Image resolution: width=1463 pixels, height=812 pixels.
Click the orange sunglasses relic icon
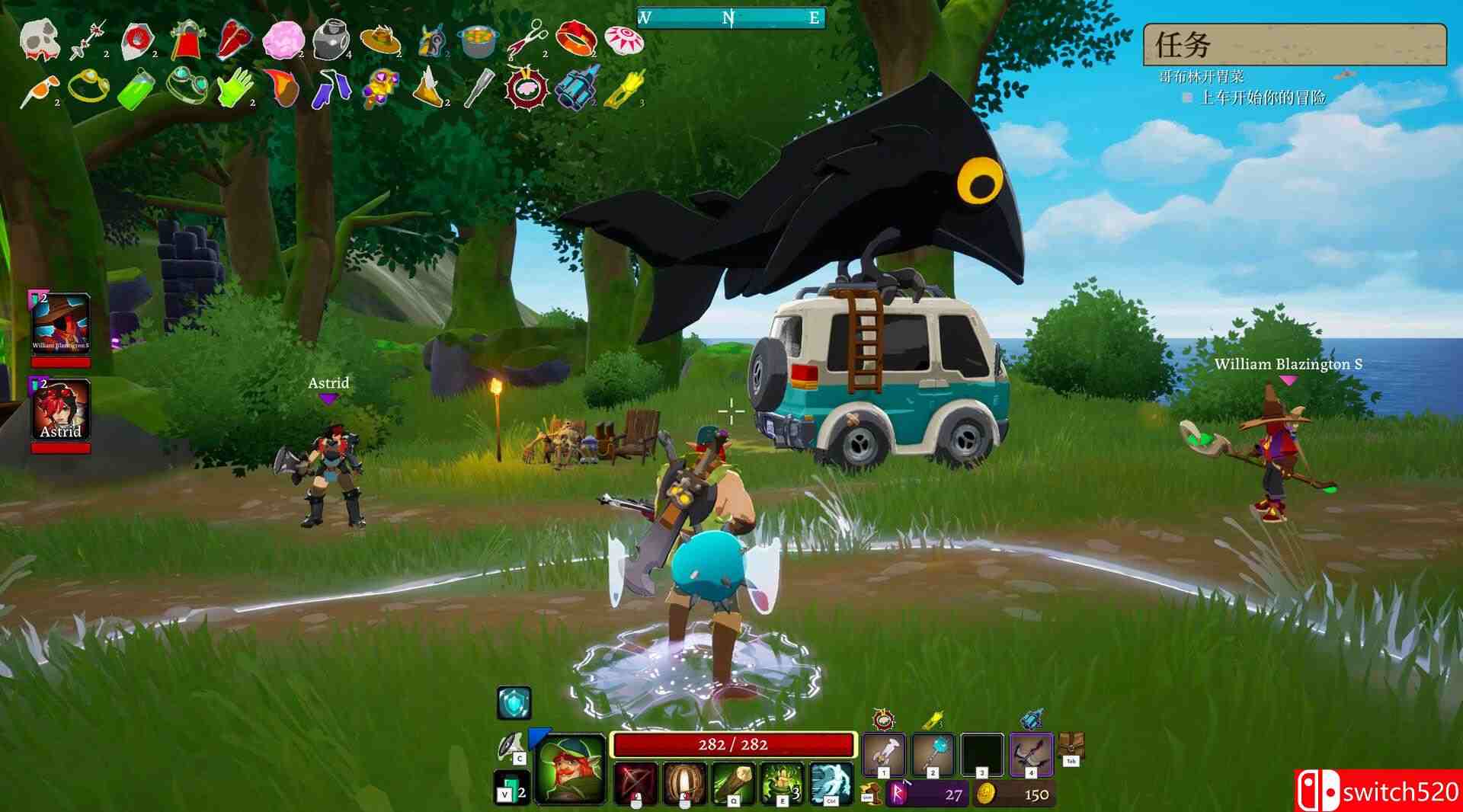38,90
